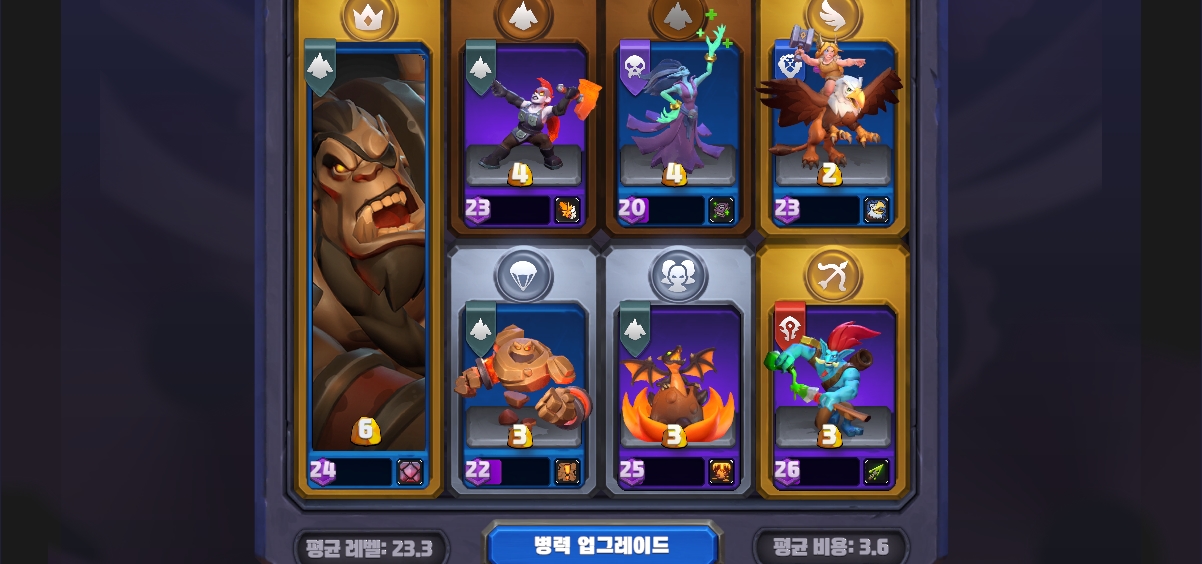The width and height of the screenshot is (1202, 564).
Task: Click the bow and arrow slot icon
Action: tap(832, 271)
